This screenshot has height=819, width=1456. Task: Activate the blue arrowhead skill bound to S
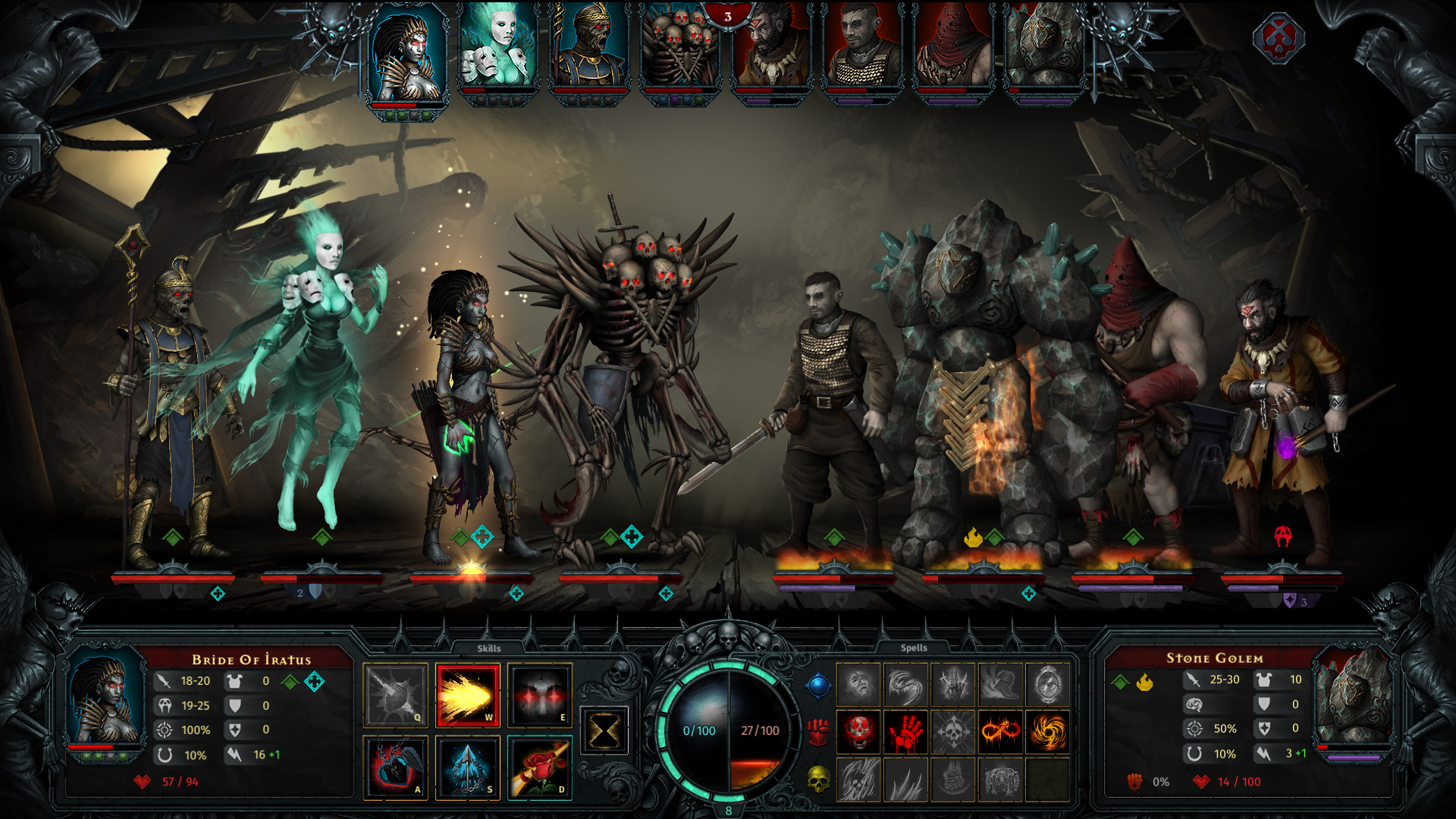467,766
